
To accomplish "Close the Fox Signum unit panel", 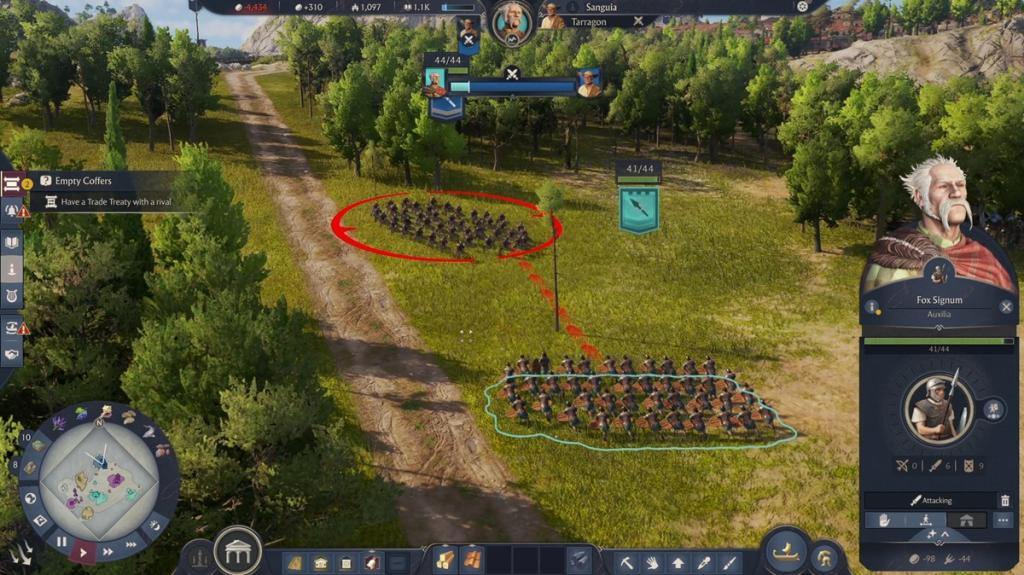I will (1006, 307).
